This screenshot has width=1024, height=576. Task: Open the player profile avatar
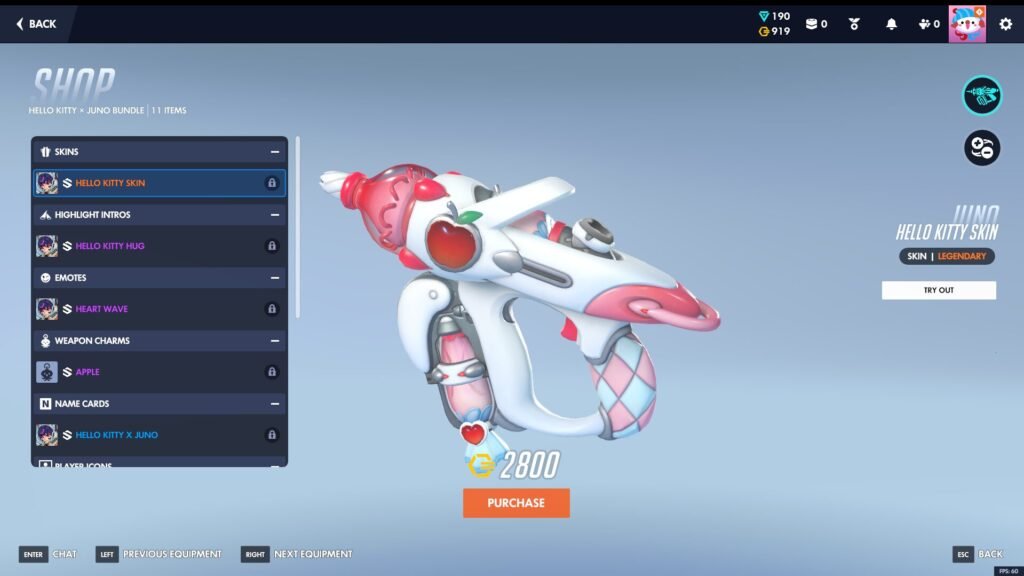pos(967,24)
